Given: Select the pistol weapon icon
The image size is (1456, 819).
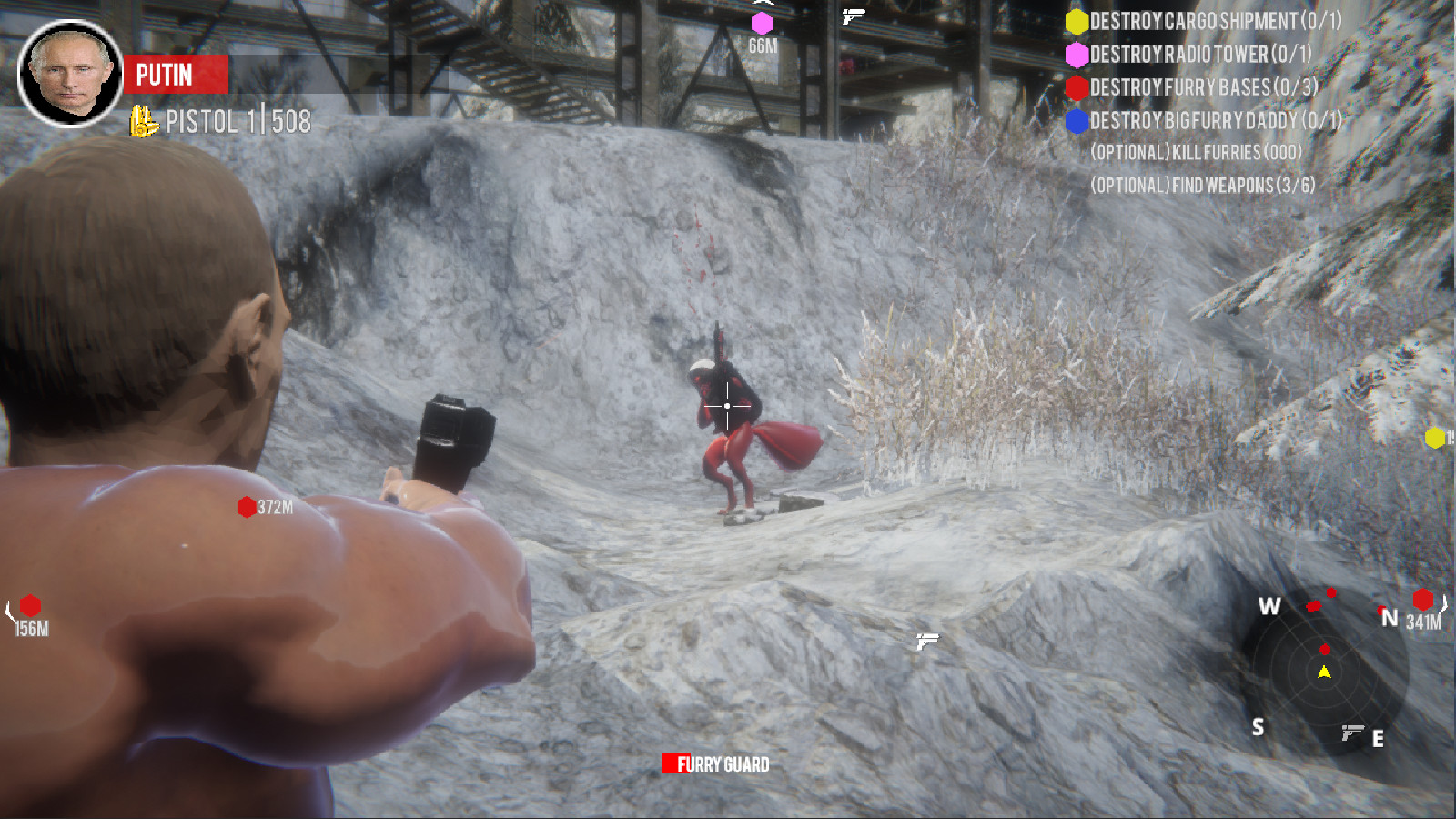Looking at the screenshot, I should pos(143,121).
